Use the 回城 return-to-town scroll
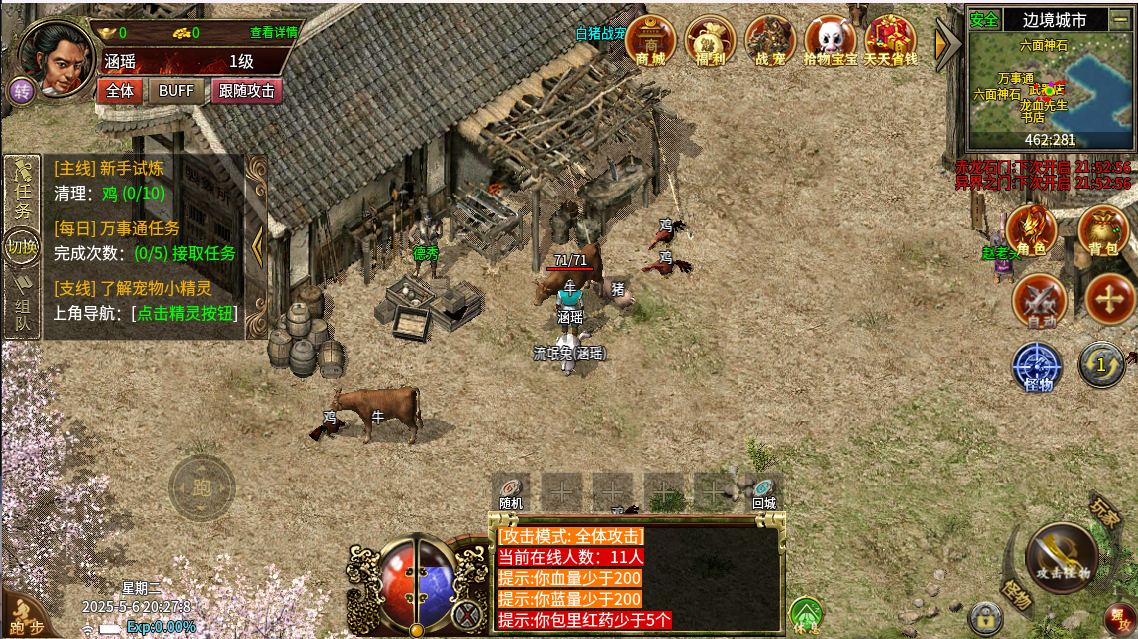The image size is (1138, 639). pos(764,490)
